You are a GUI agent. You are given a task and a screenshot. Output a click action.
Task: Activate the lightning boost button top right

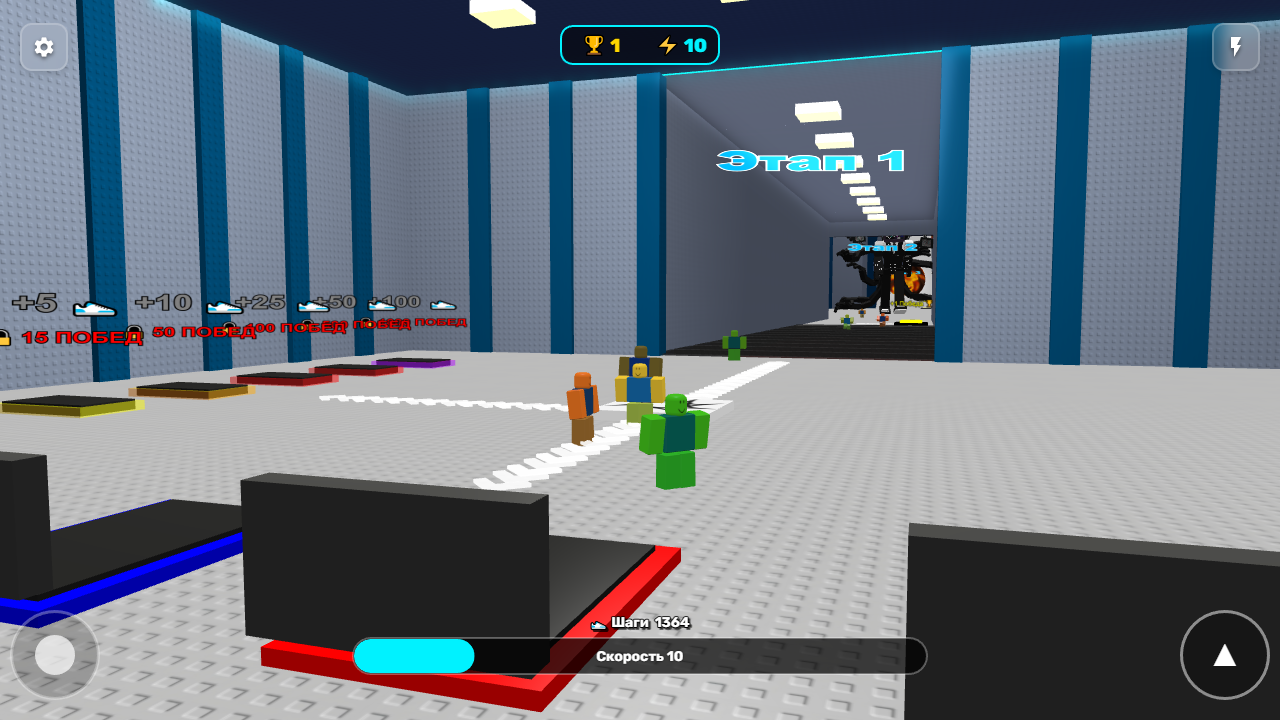pos(1236,47)
